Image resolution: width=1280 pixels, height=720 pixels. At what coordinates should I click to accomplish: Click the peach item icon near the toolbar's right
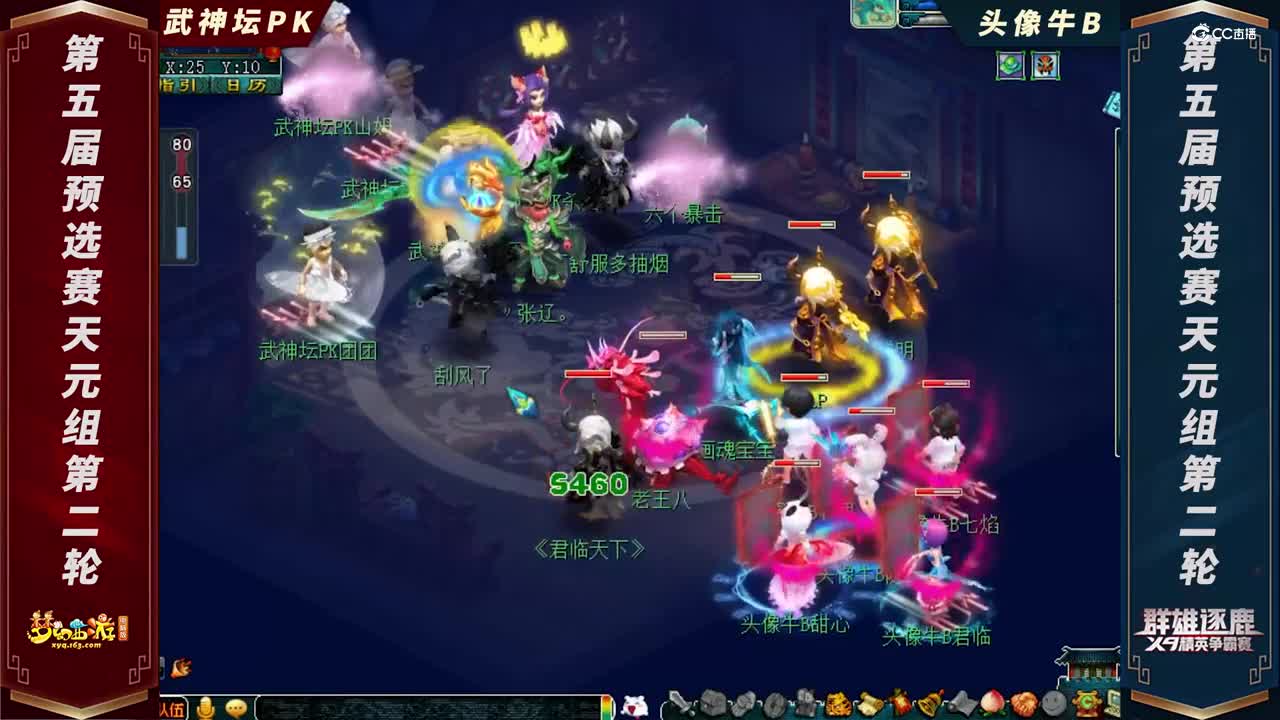coord(991,703)
